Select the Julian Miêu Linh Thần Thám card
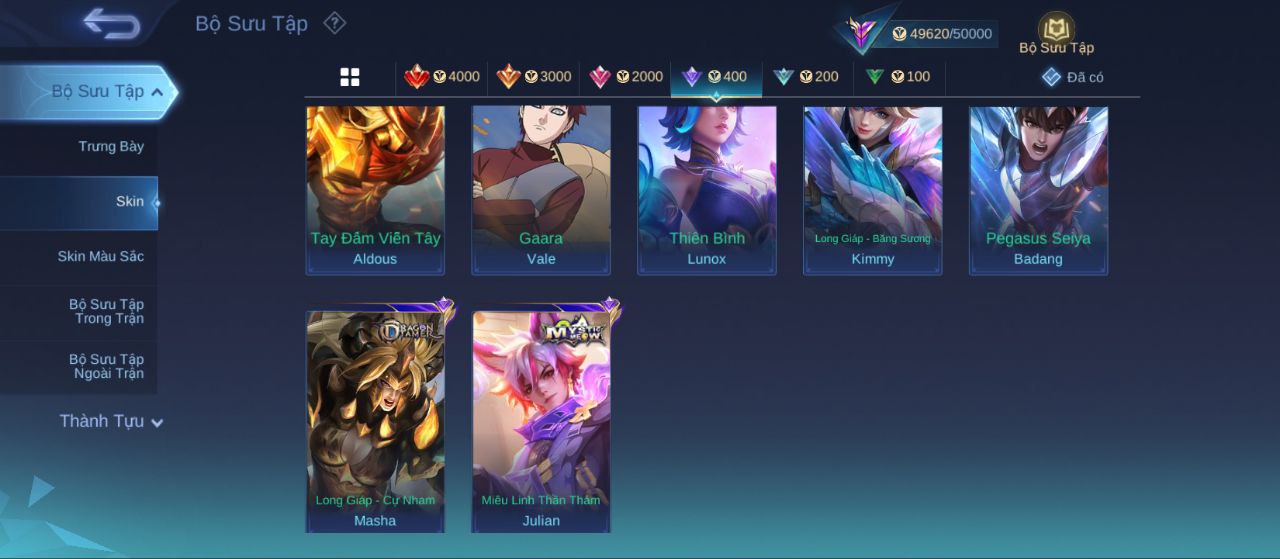The height and width of the screenshot is (559, 1280). [541, 421]
